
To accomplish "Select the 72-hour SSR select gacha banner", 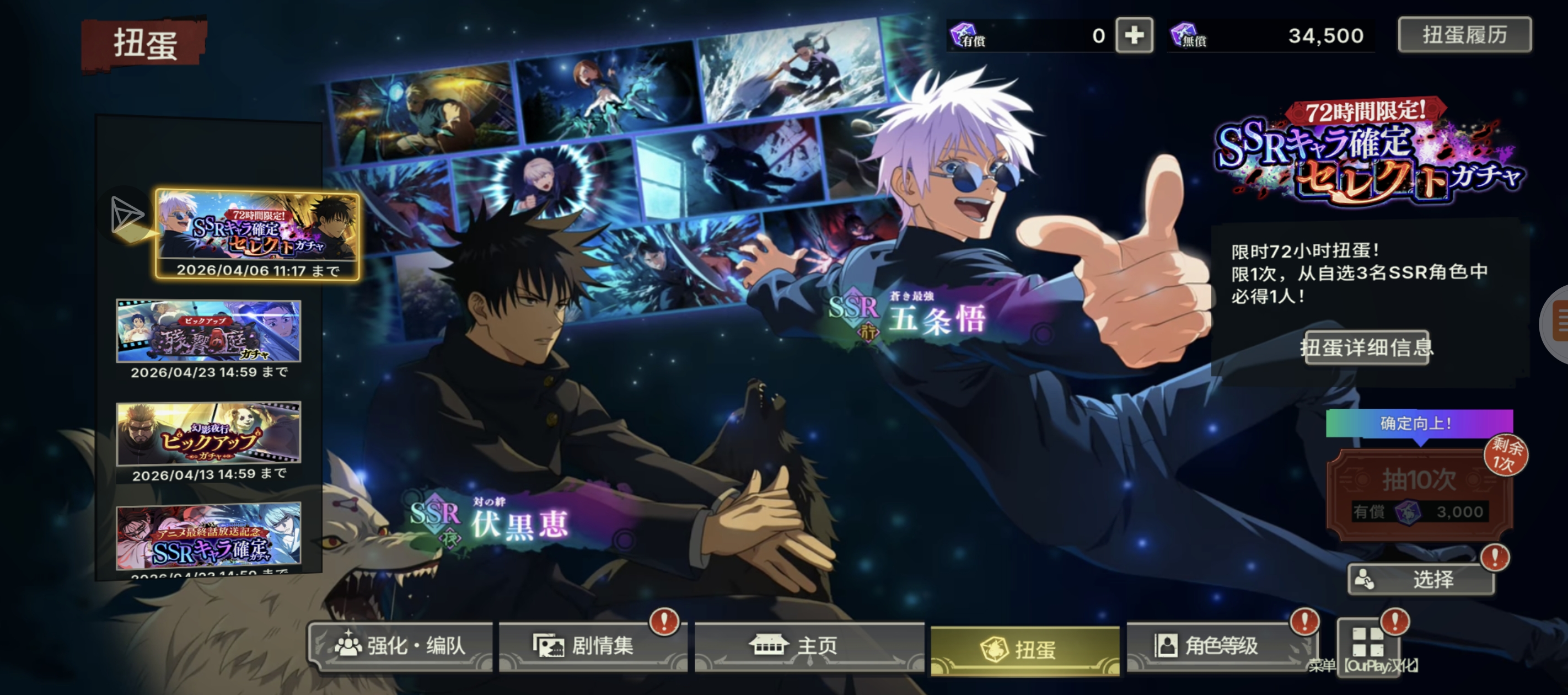I will coord(257,234).
